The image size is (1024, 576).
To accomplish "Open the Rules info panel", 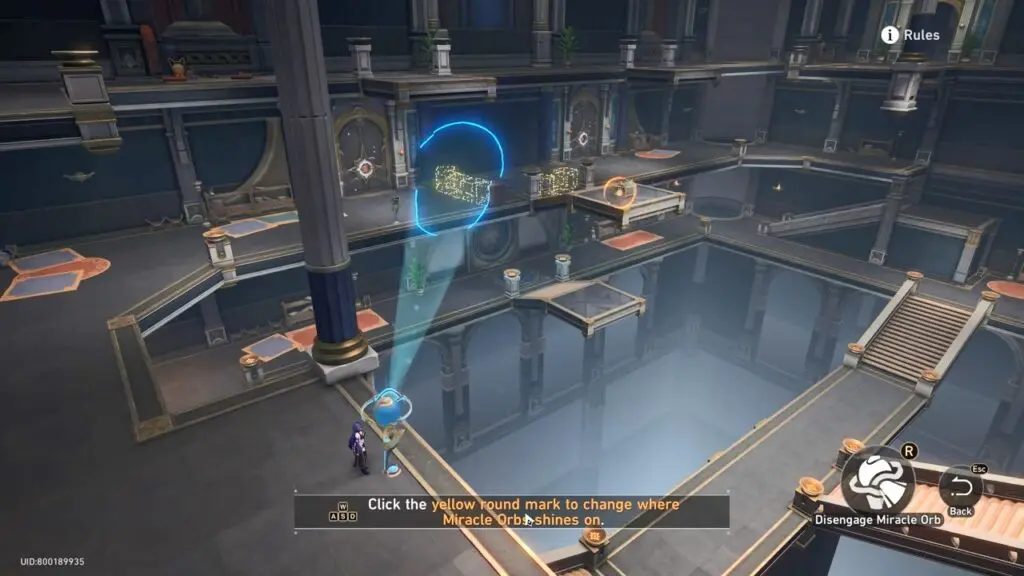I will pyautogui.click(x=909, y=35).
